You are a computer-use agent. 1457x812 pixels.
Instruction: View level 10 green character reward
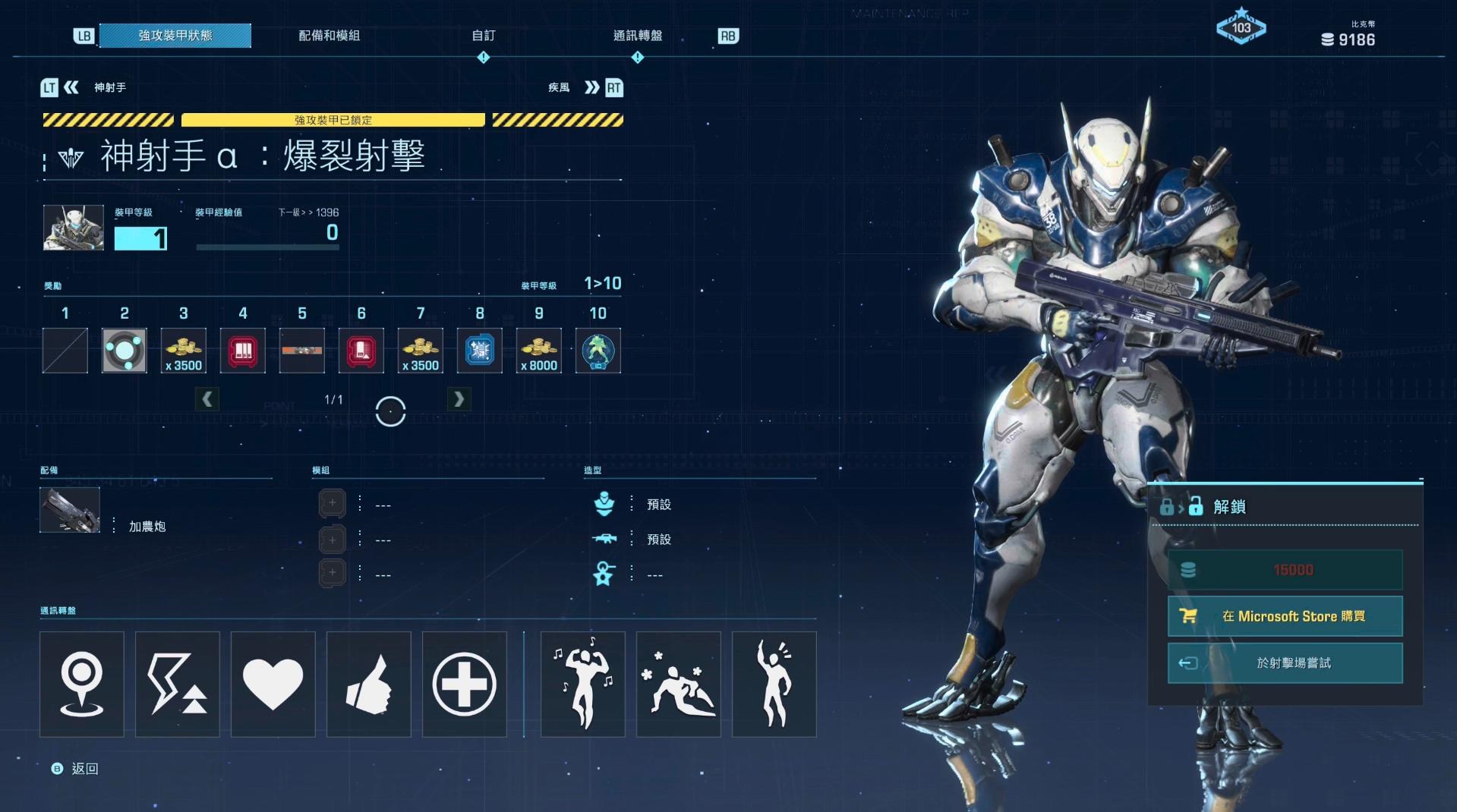598,351
